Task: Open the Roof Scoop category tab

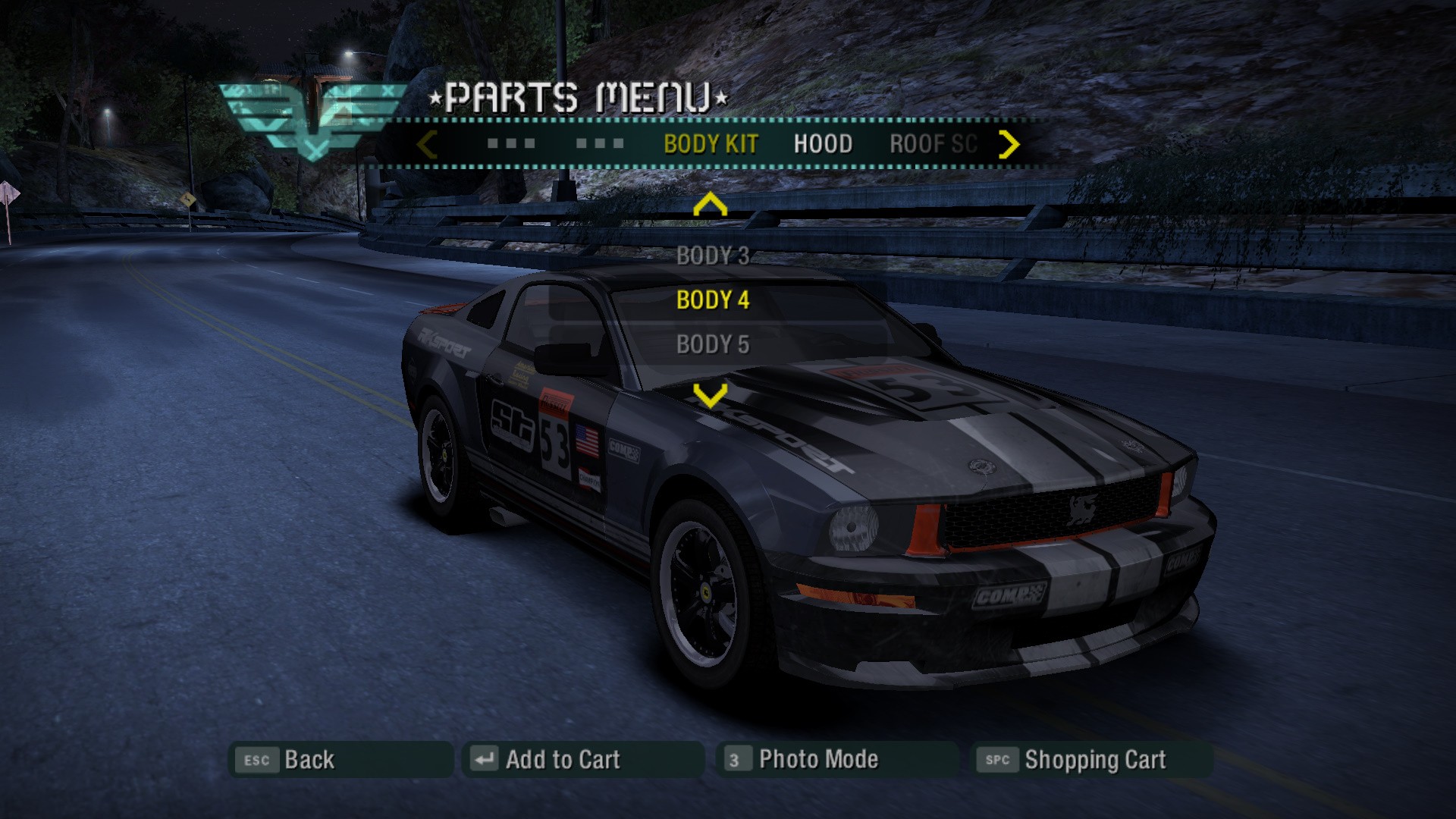Action: [933, 144]
